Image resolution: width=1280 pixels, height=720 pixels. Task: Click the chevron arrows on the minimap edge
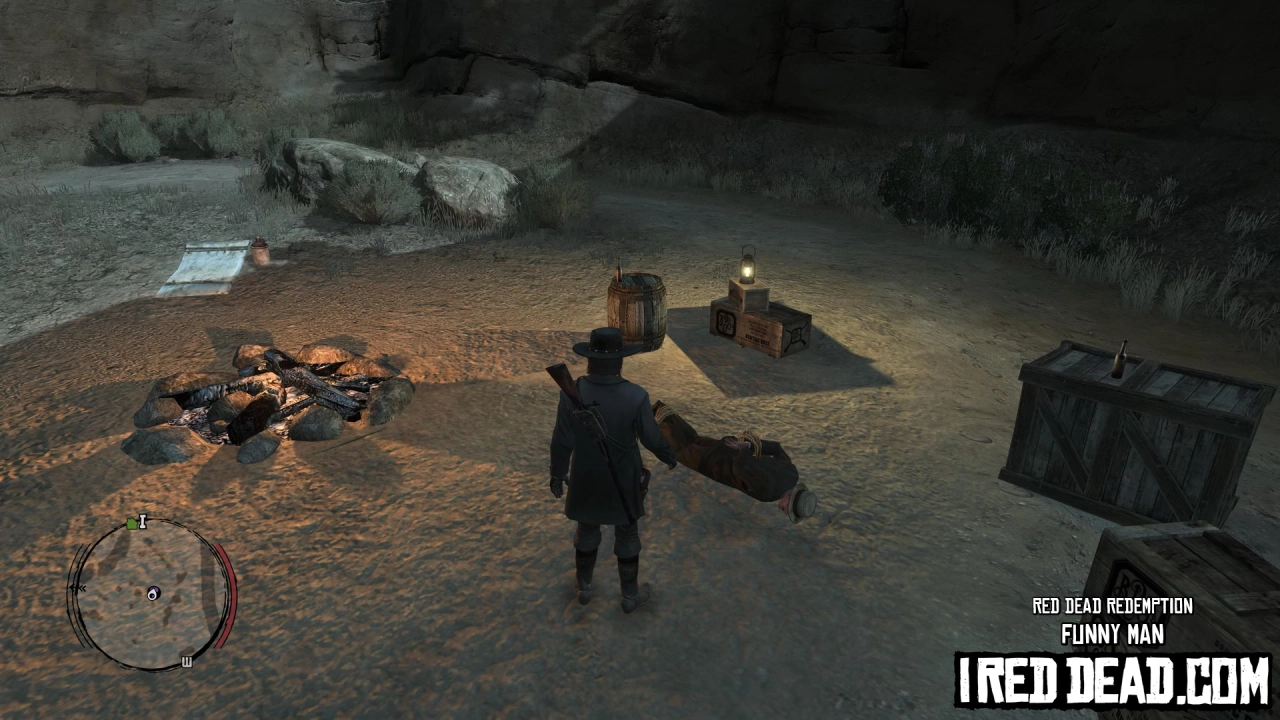[x=79, y=587]
